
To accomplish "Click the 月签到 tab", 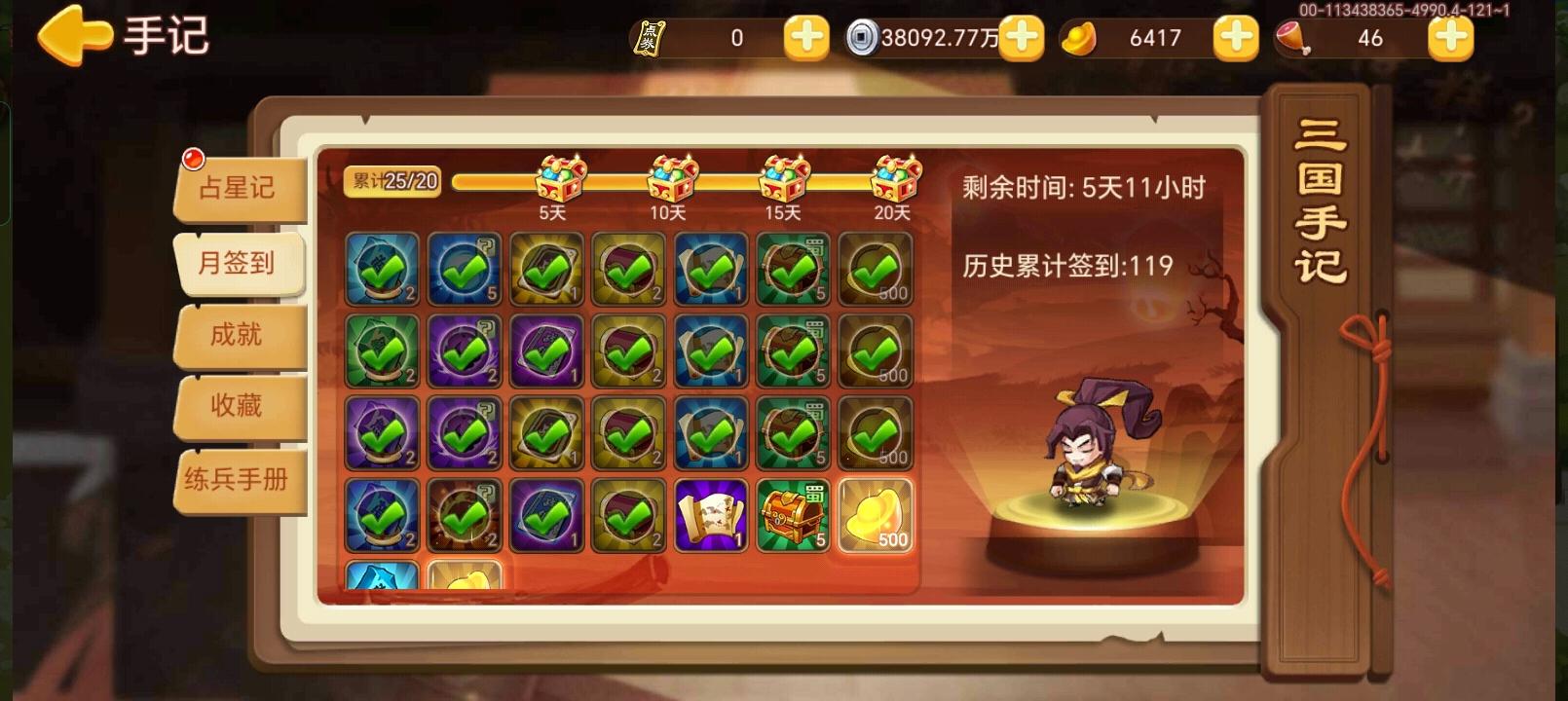I will (x=240, y=263).
